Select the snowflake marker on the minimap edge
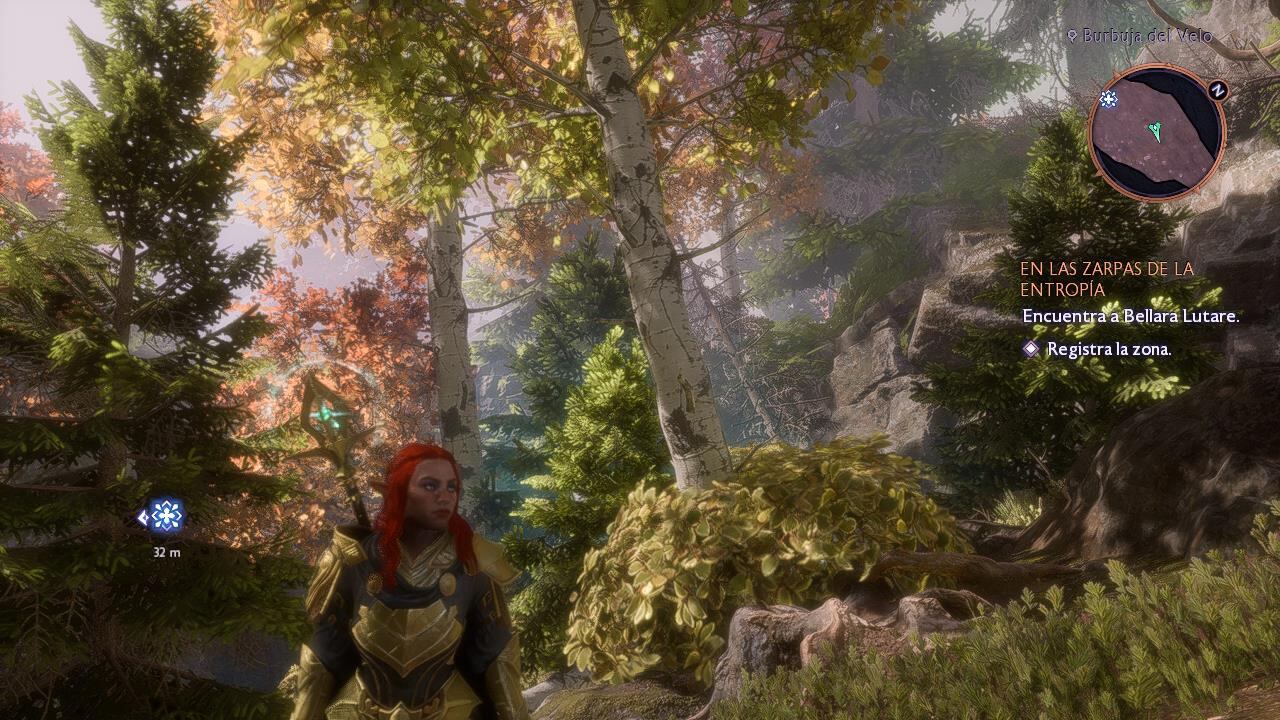The width and height of the screenshot is (1280, 720). 1108,98
